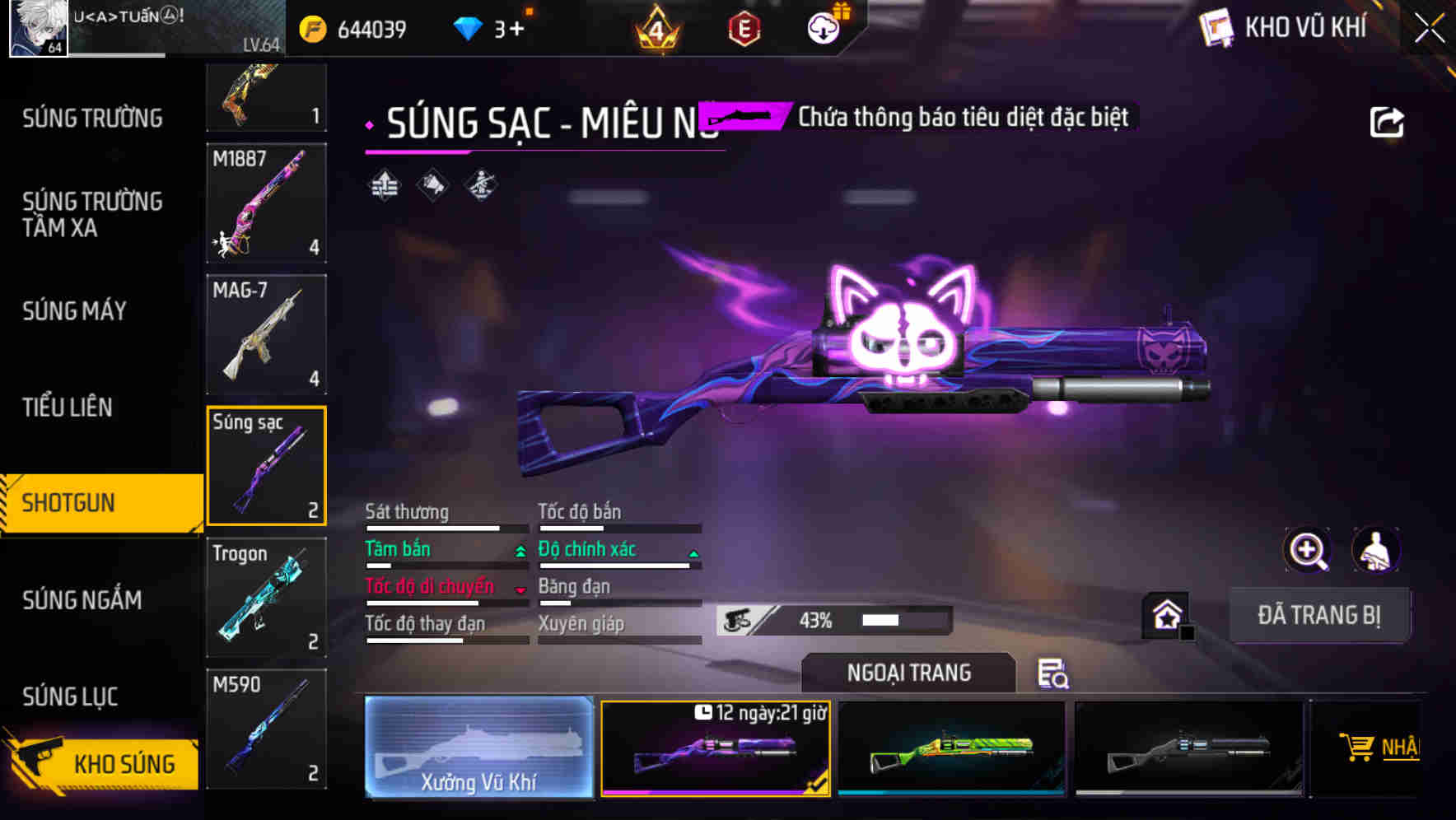Collapse the Tốc độ di chuyển red arrow
This screenshot has width=1456, height=820.
[x=520, y=588]
